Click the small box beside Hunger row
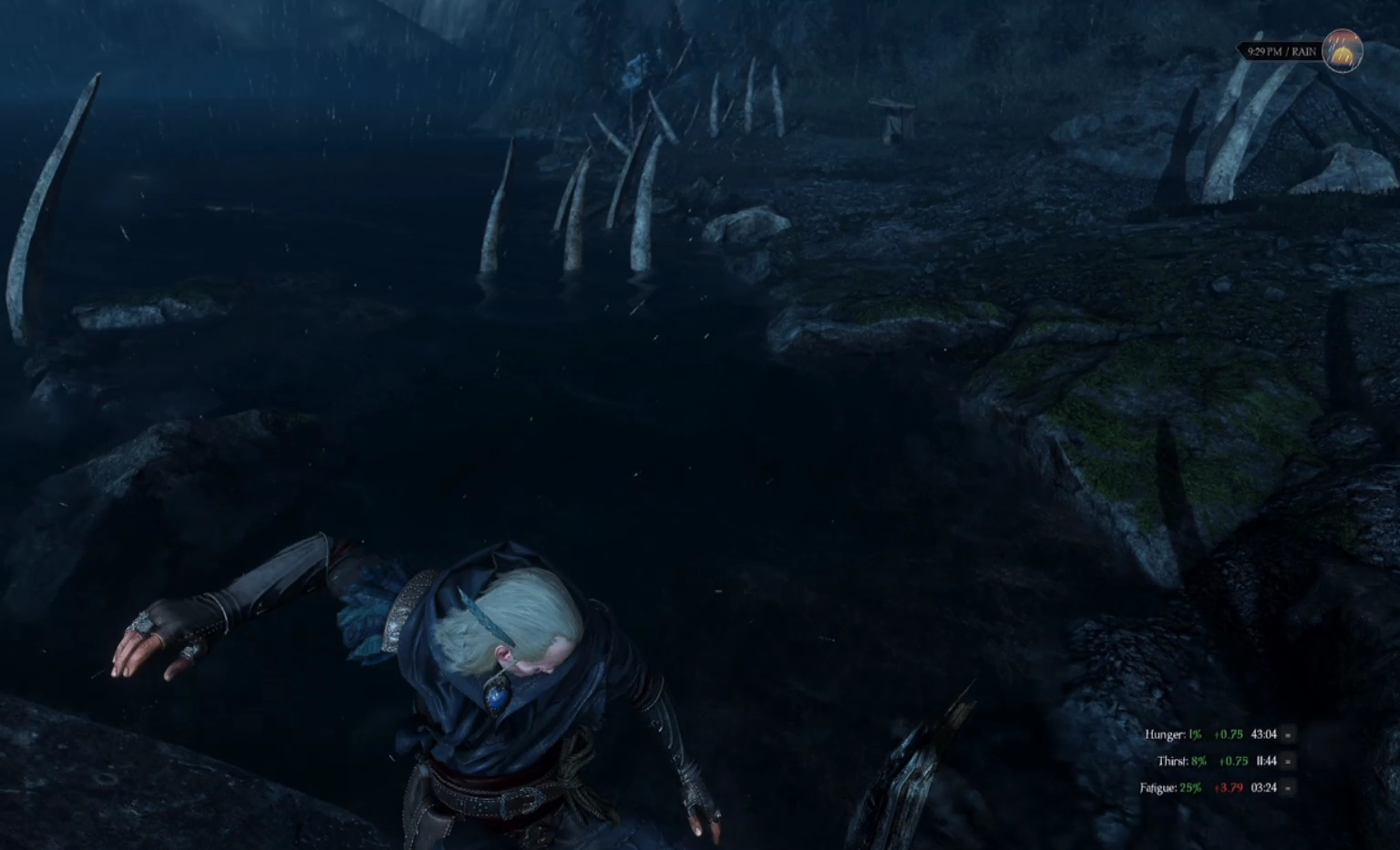This screenshot has height=850, width=1400. tap(1288, 734)
